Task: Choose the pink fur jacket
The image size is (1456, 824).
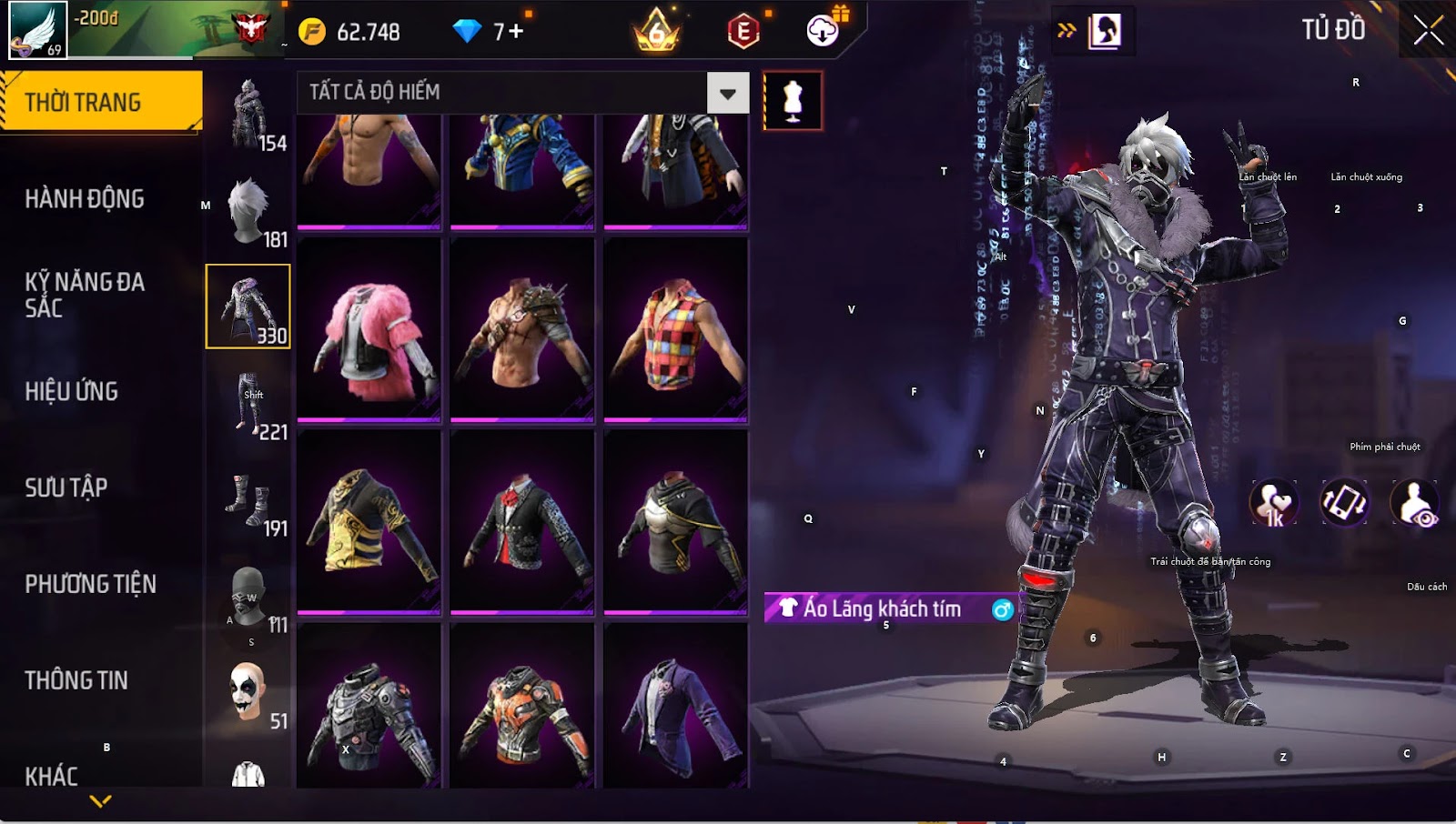Action: (x=369, y=330)
